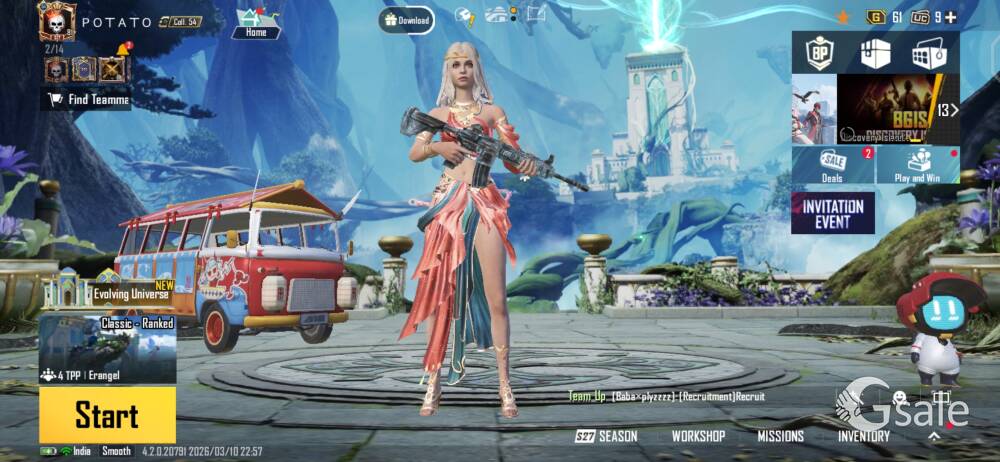Open the shop basket icon

929,53
